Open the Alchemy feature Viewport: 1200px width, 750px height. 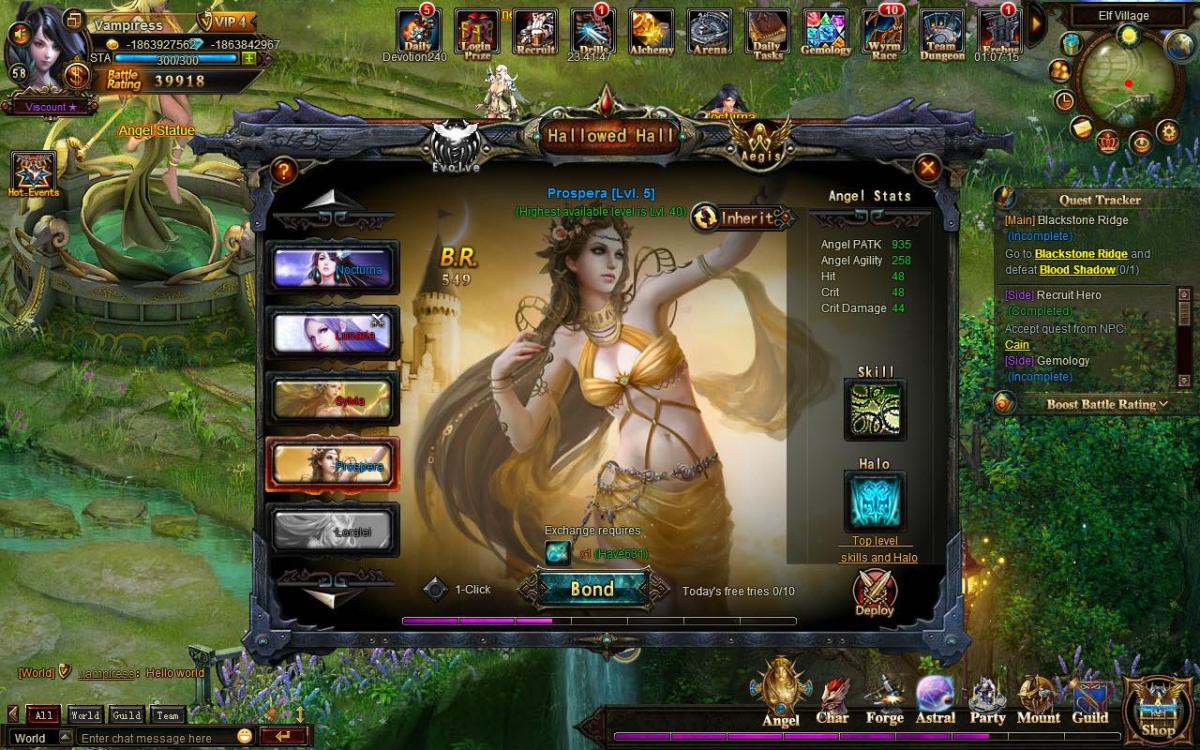point(650,32)
